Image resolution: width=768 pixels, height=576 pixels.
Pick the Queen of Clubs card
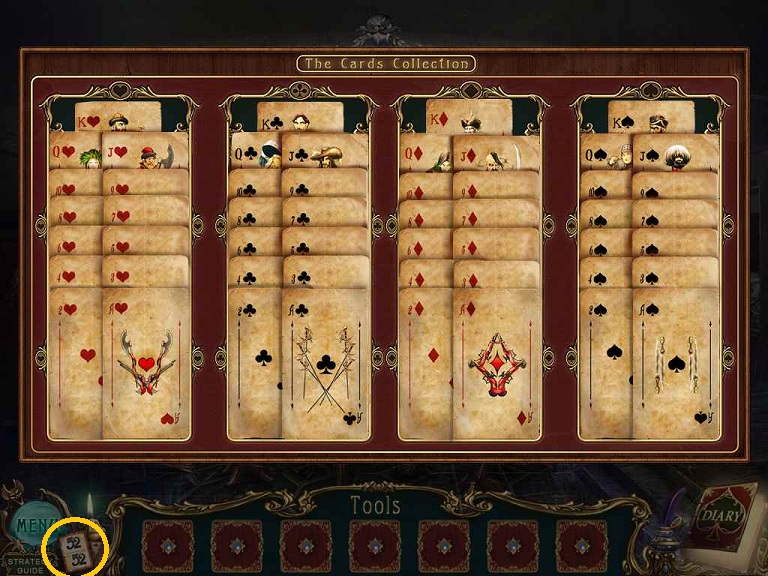coord(254,152)
